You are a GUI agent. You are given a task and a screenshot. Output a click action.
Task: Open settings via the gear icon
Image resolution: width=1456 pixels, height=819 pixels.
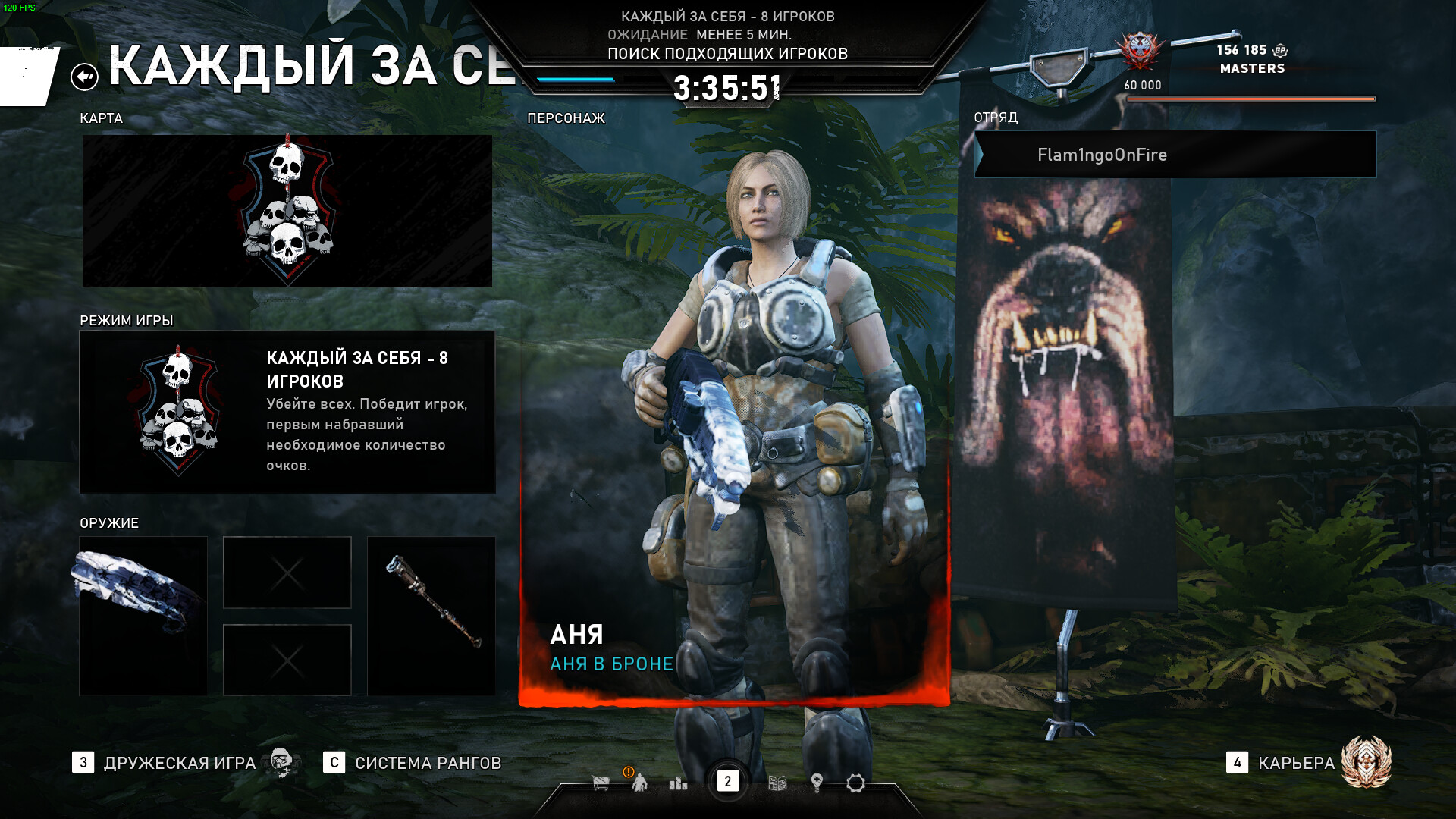click(x=855, y=783)
